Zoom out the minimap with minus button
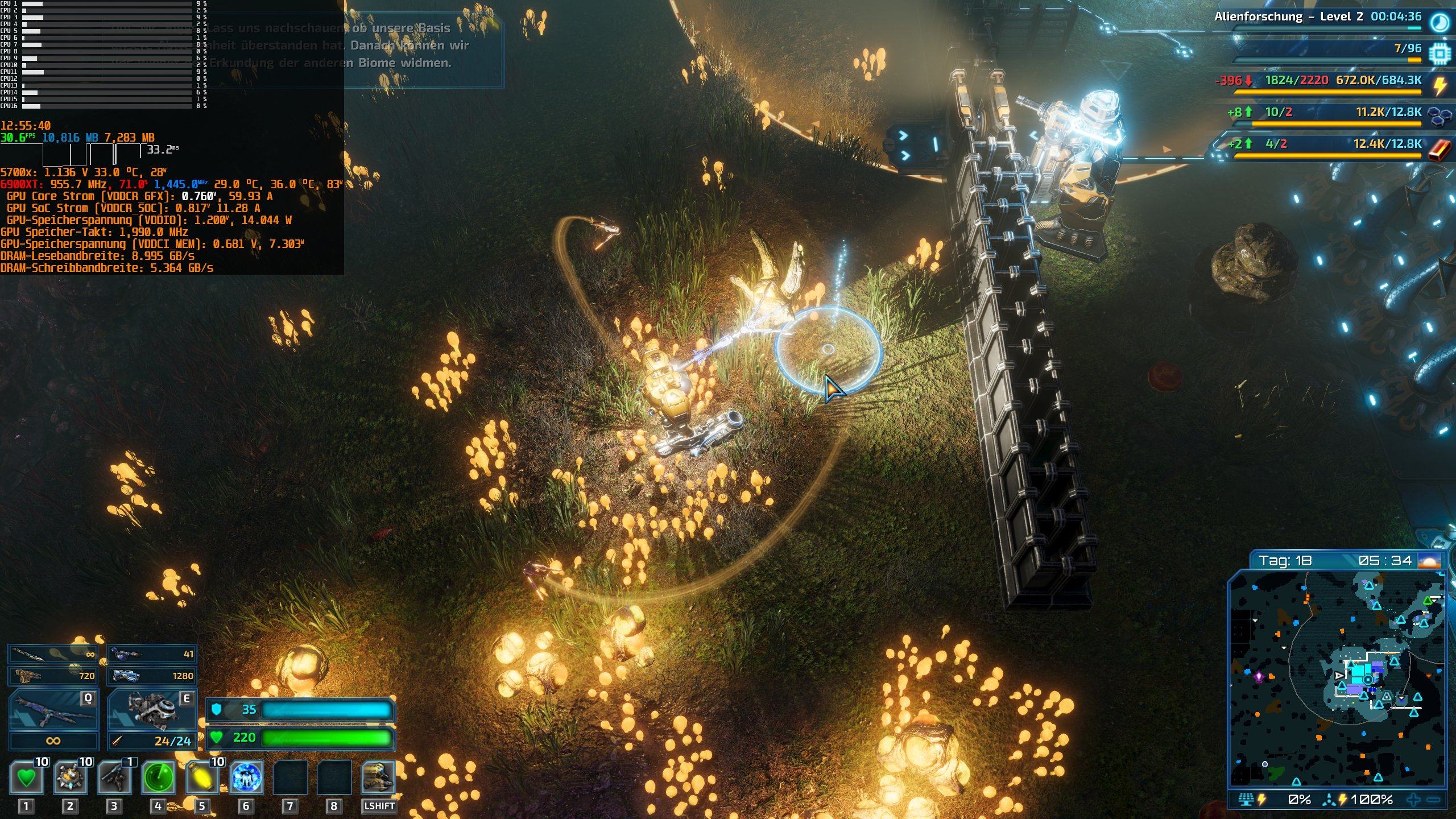The height and width of the screenshot is (819, 1456). tap(1434, 800)
